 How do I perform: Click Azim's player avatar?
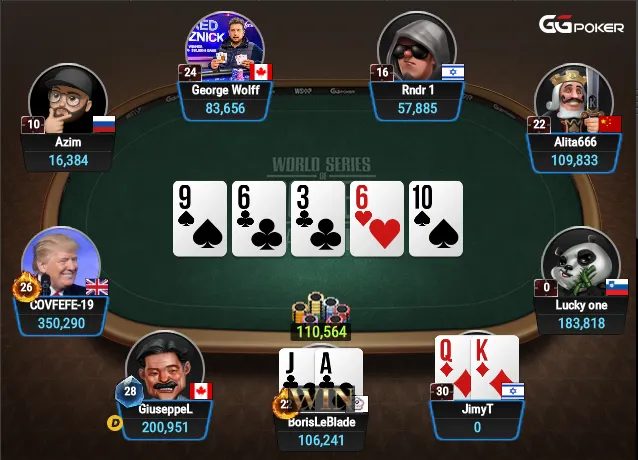click(68, 102)
